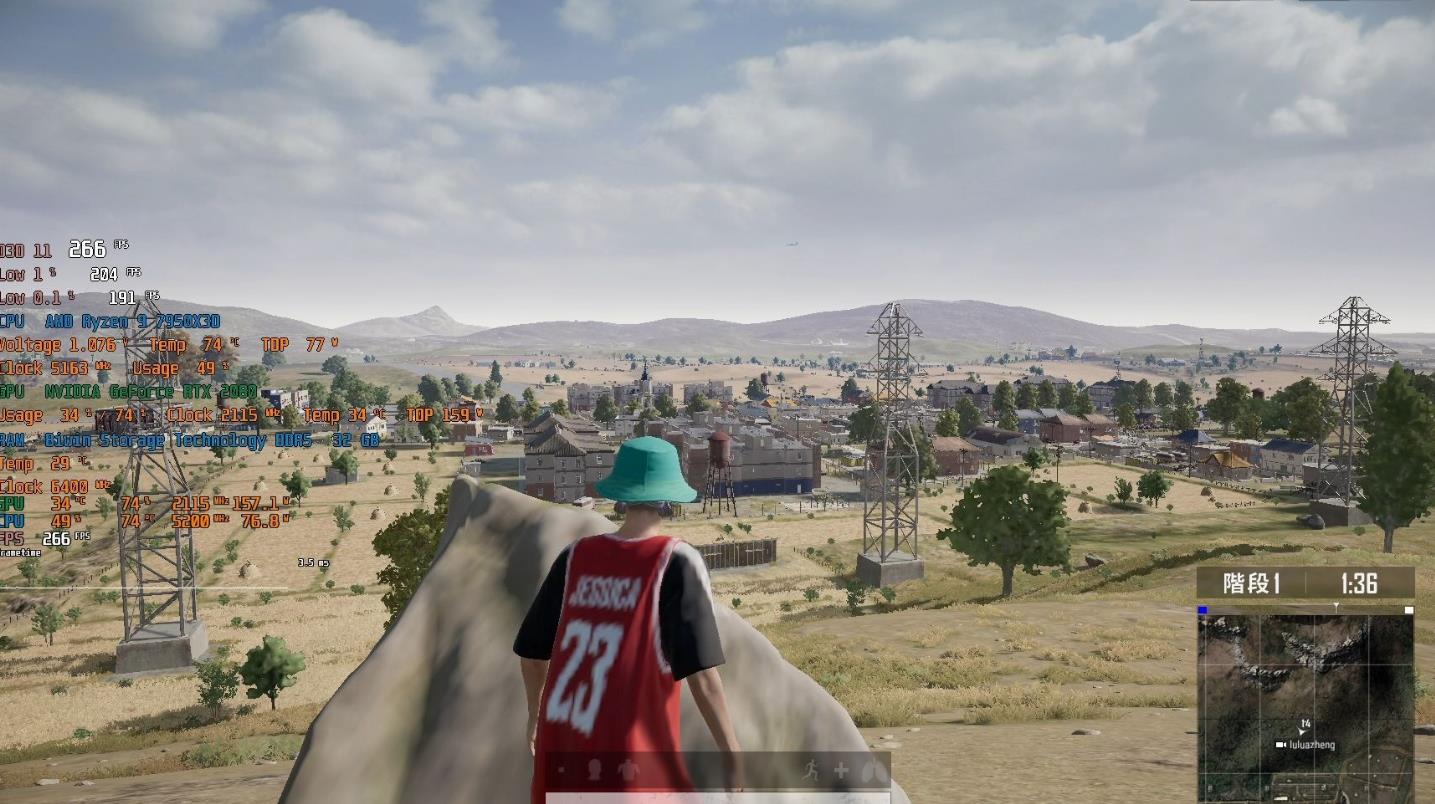The height and width of the screenshot is (804, 1435).
Task: Select the luluazheng marker on the minimap
Action: (1281, 745)
